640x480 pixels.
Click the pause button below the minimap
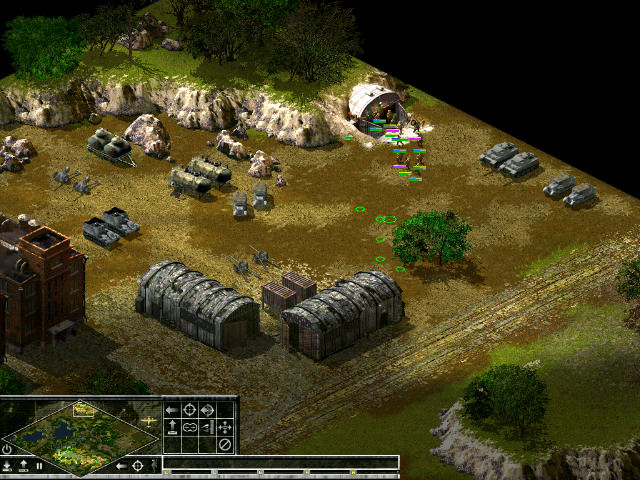click(39, 466)
